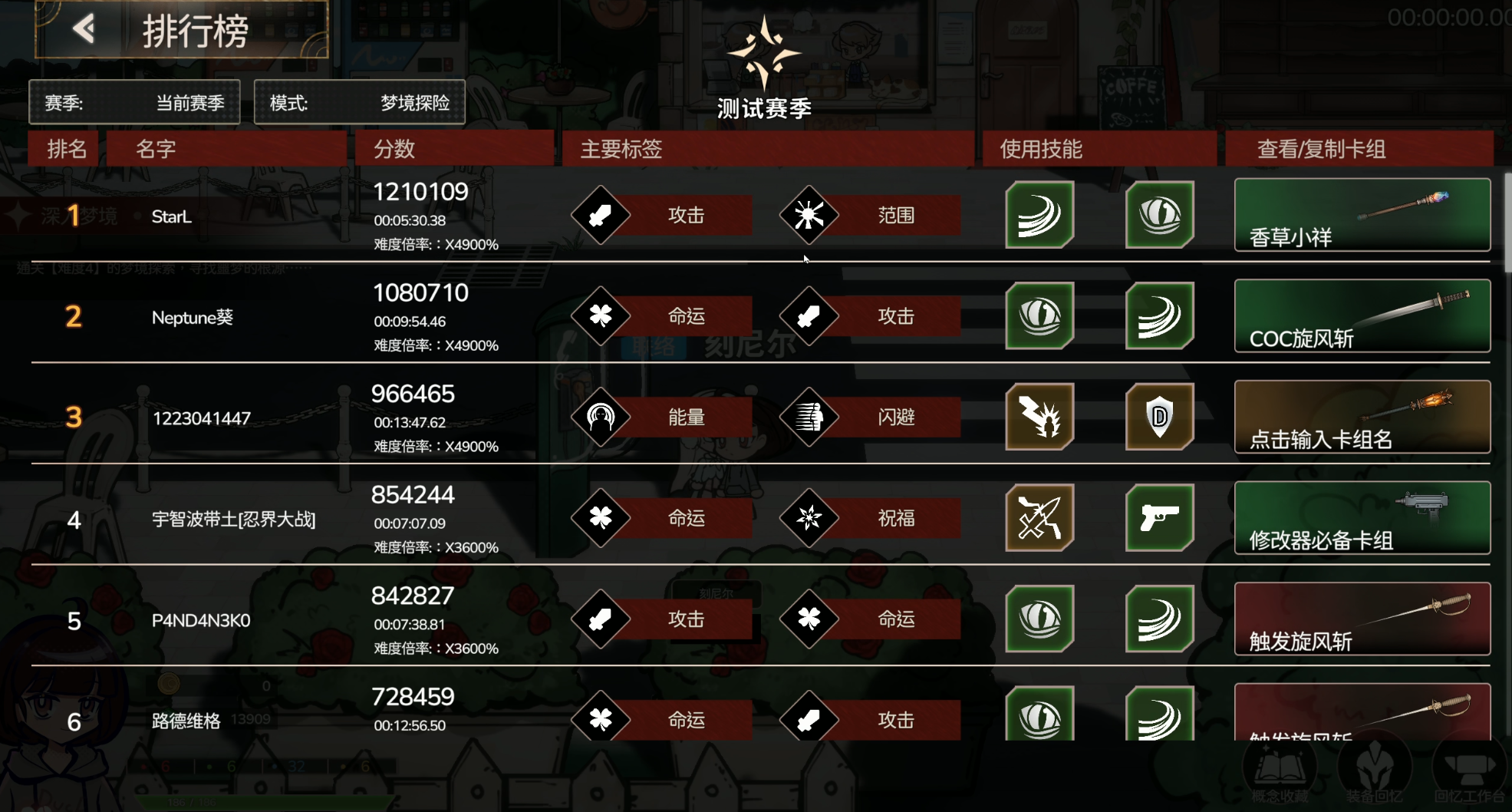Select the pistol skill icon for 宇智波带土

(x=1161, y=518)
